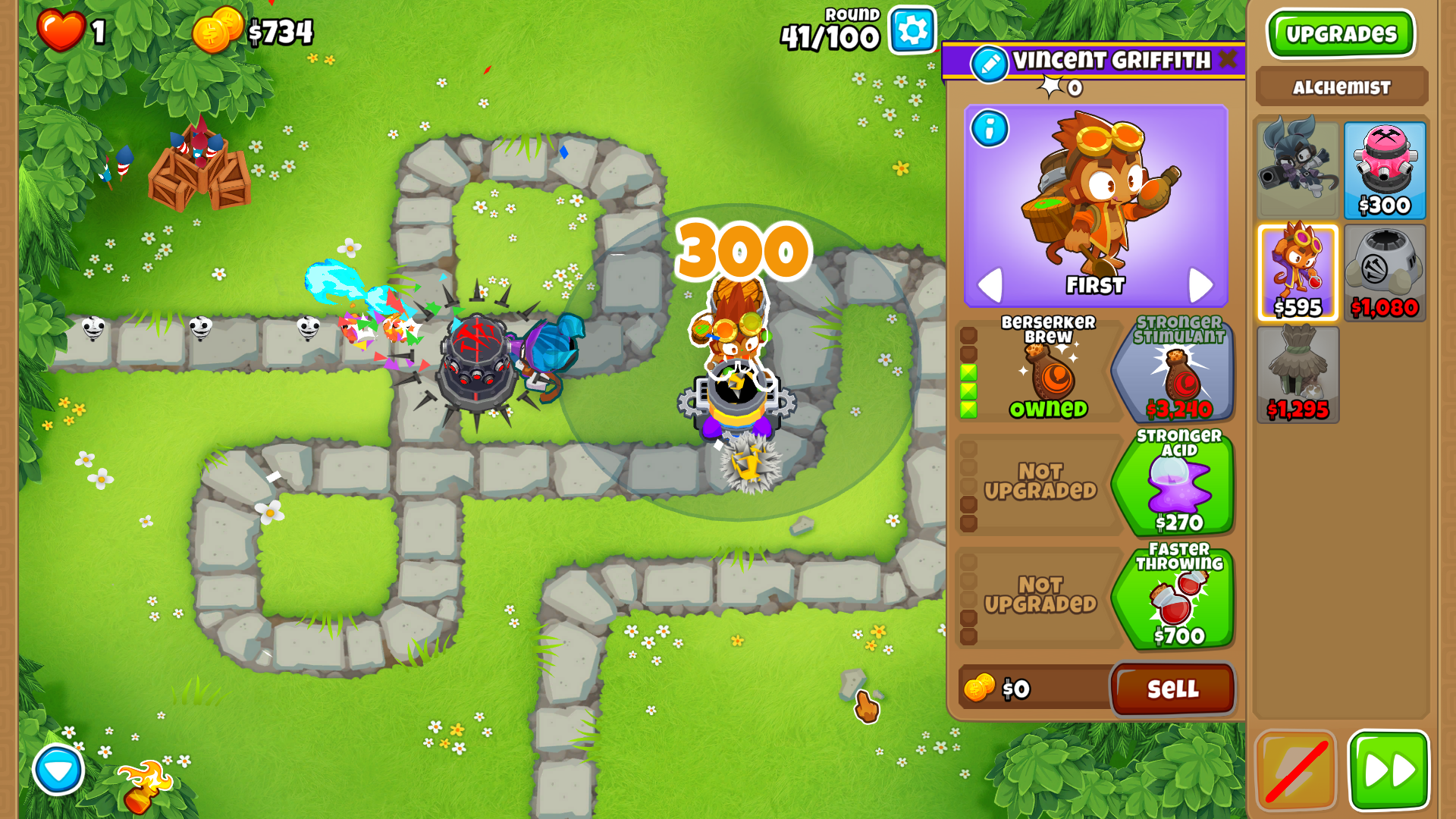1456x819 pixels.
Task: Choose the $1,295 tower in shop
Action: [1298, 375]
